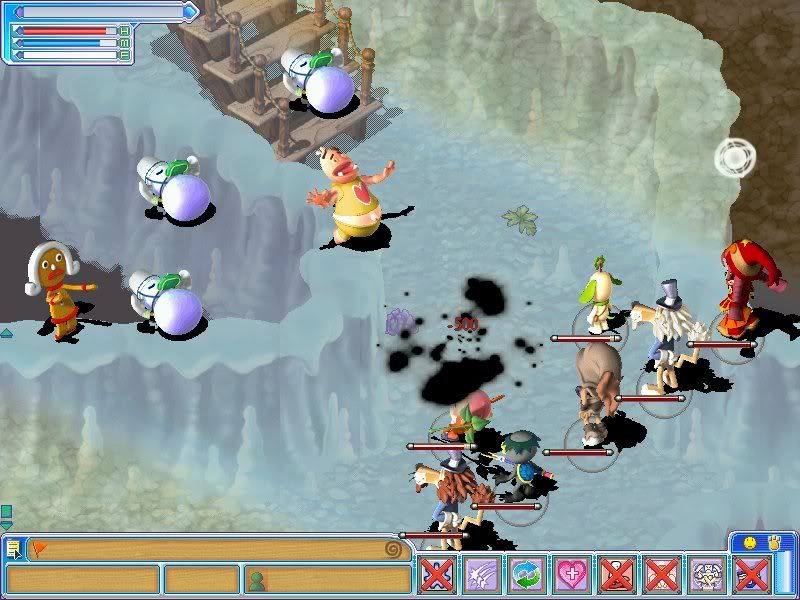Use the blue-green swirling arrows skill
This screenshot has width=800, height=600.
526,577
